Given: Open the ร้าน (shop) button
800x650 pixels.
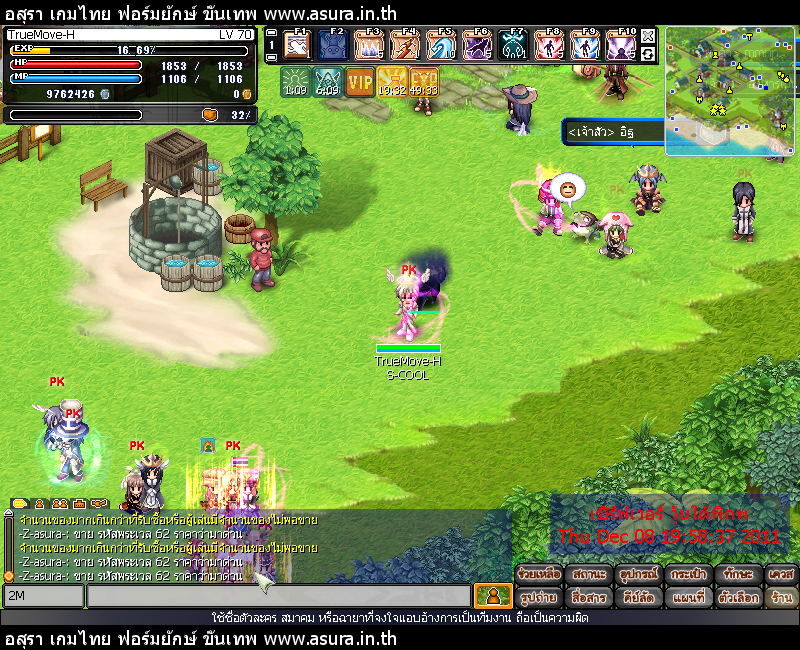Looking at the screenshot, I should click(781, 597).
